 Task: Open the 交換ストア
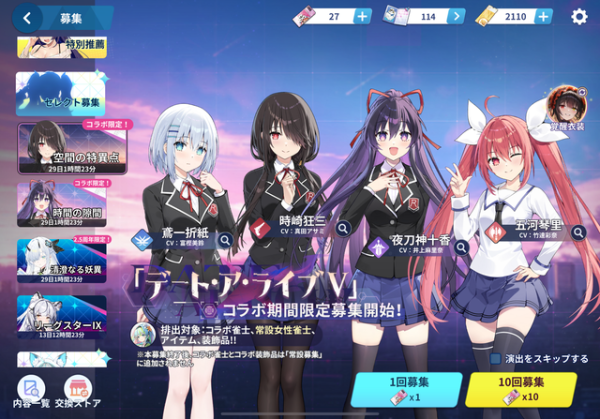point(79,391)
